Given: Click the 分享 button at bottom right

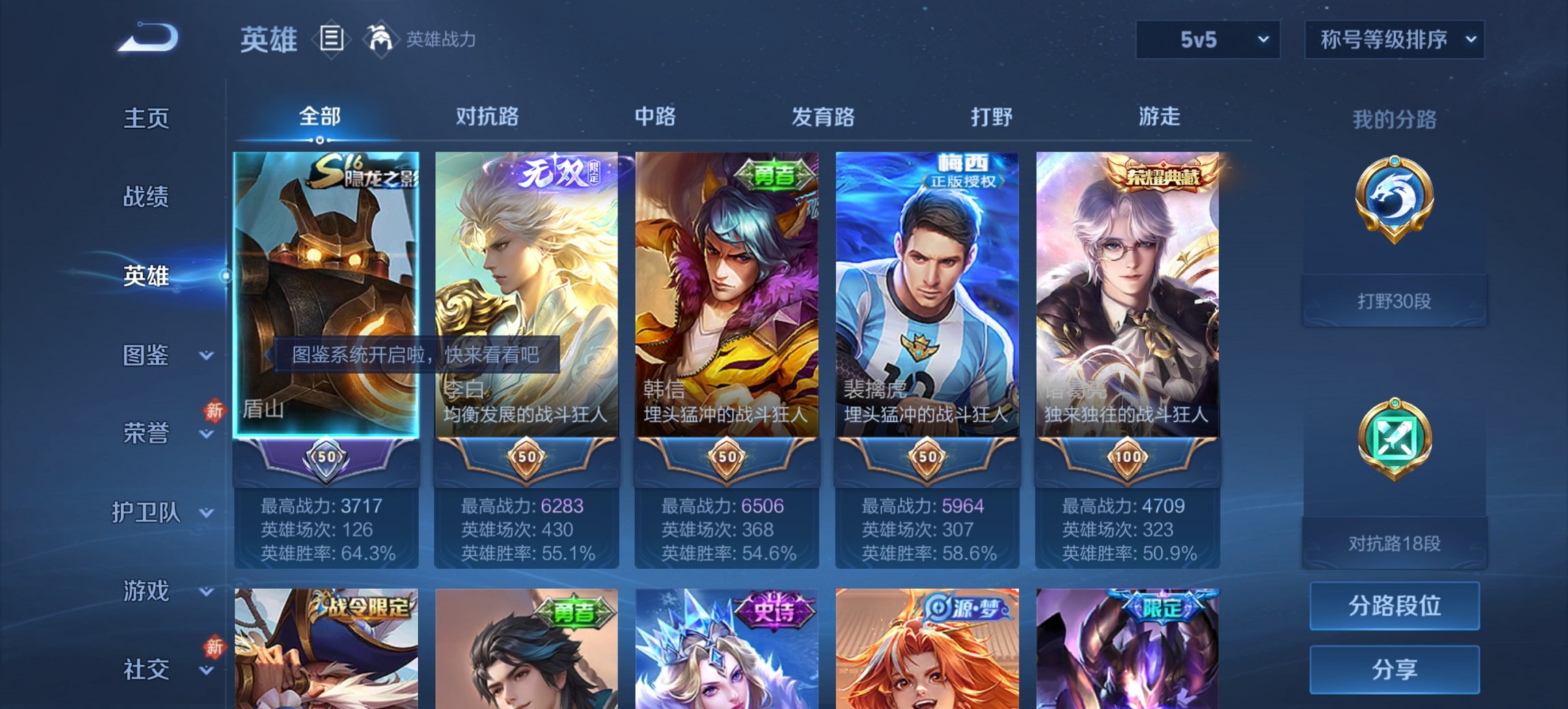Looking at the screenshot, I should click(x=1394, y=668).
